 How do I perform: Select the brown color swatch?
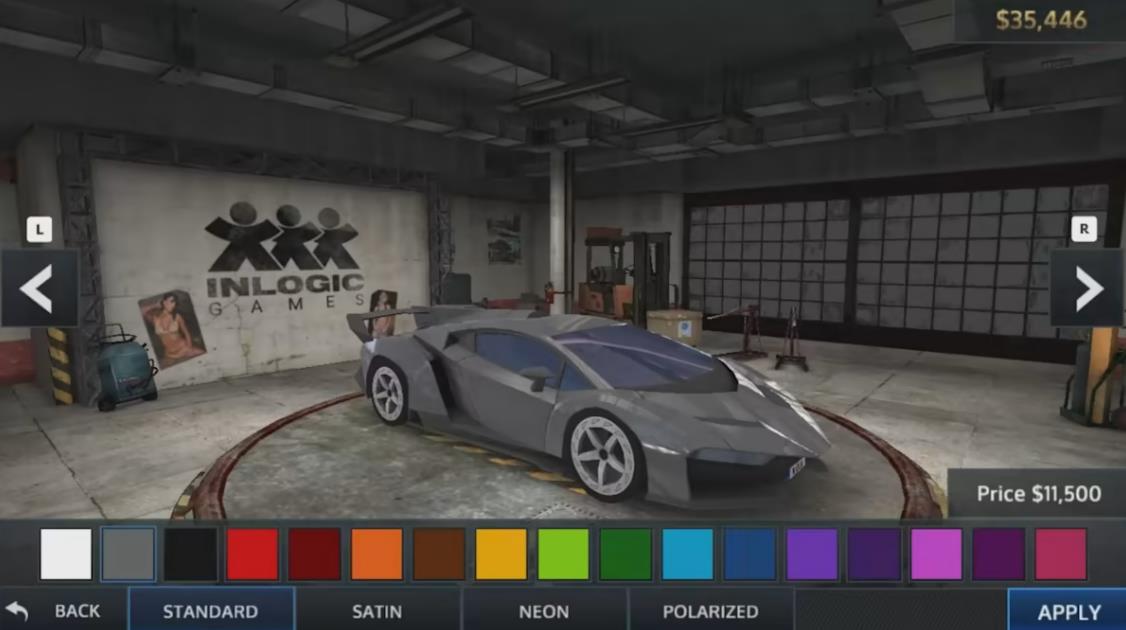[x=439, y=554]
